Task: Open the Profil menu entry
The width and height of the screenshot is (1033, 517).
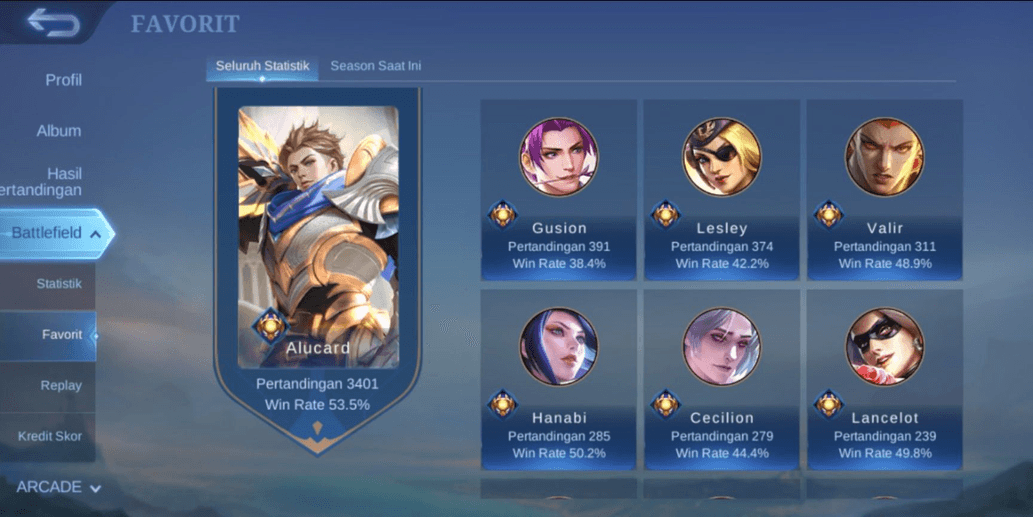Action: pos(63,80)
